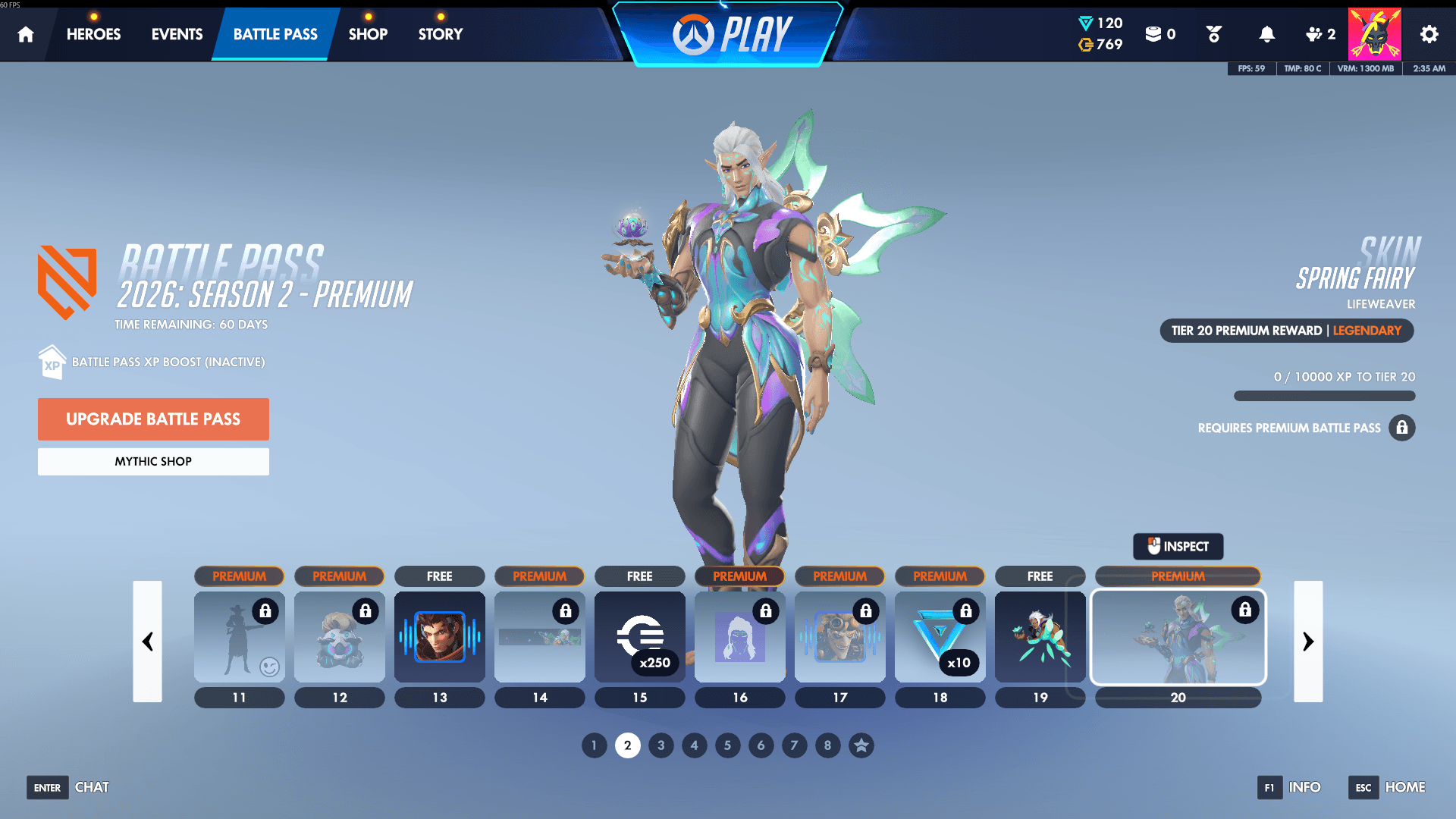This screenshot has height=819, width=1456.
Task: Open the settings gear icon
Action: click(1429, 34)
